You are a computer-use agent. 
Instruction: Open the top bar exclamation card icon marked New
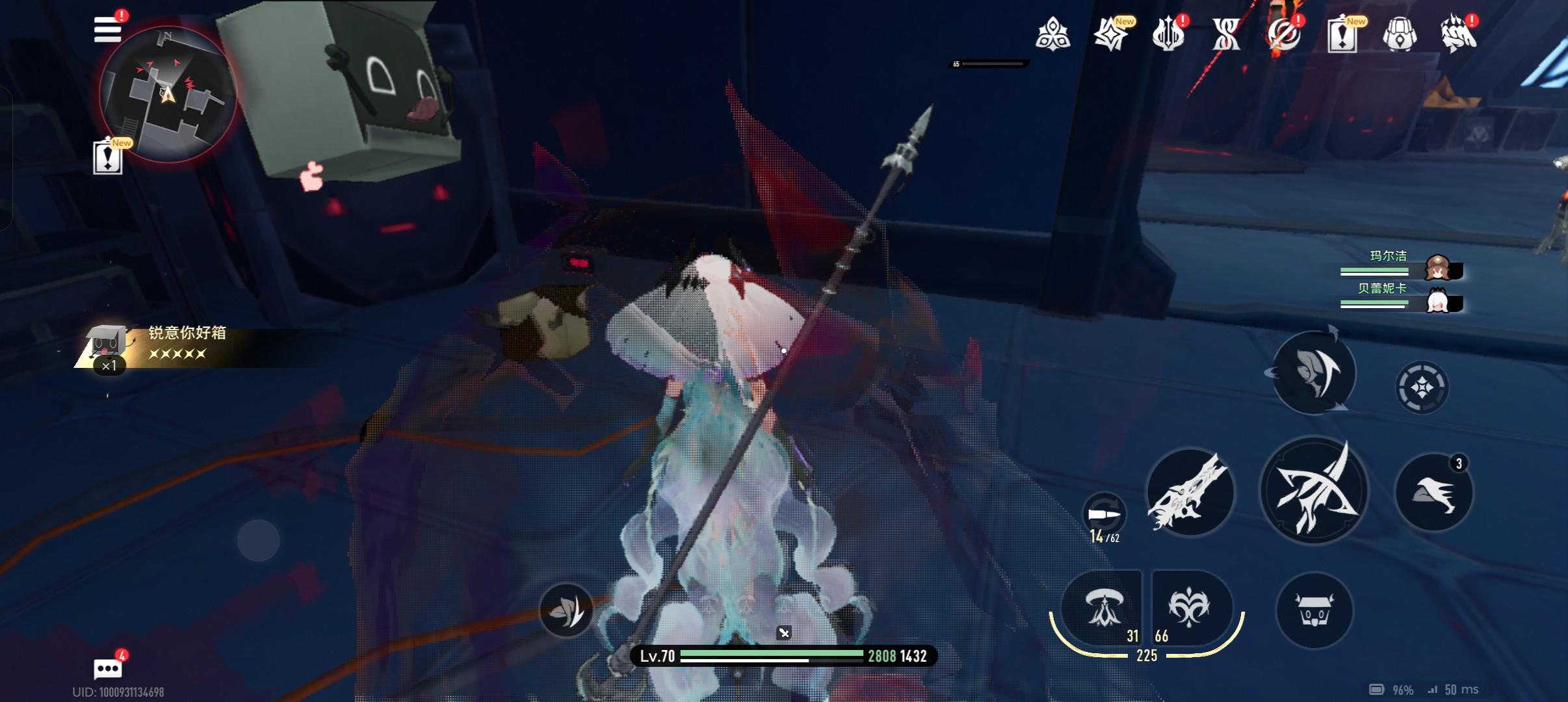tap(1342, 34)
